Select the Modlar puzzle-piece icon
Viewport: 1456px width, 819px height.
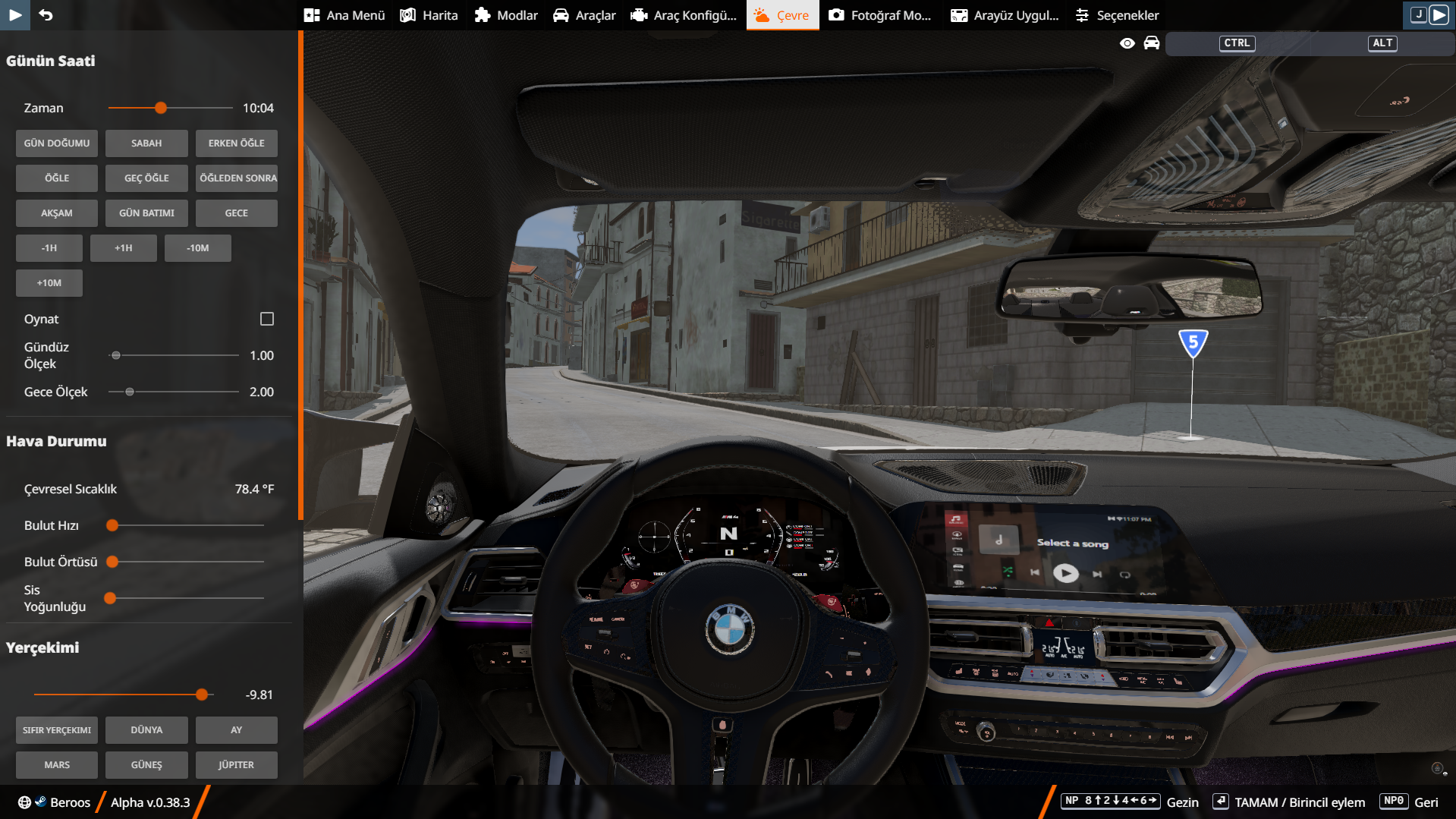pos(483,14)
